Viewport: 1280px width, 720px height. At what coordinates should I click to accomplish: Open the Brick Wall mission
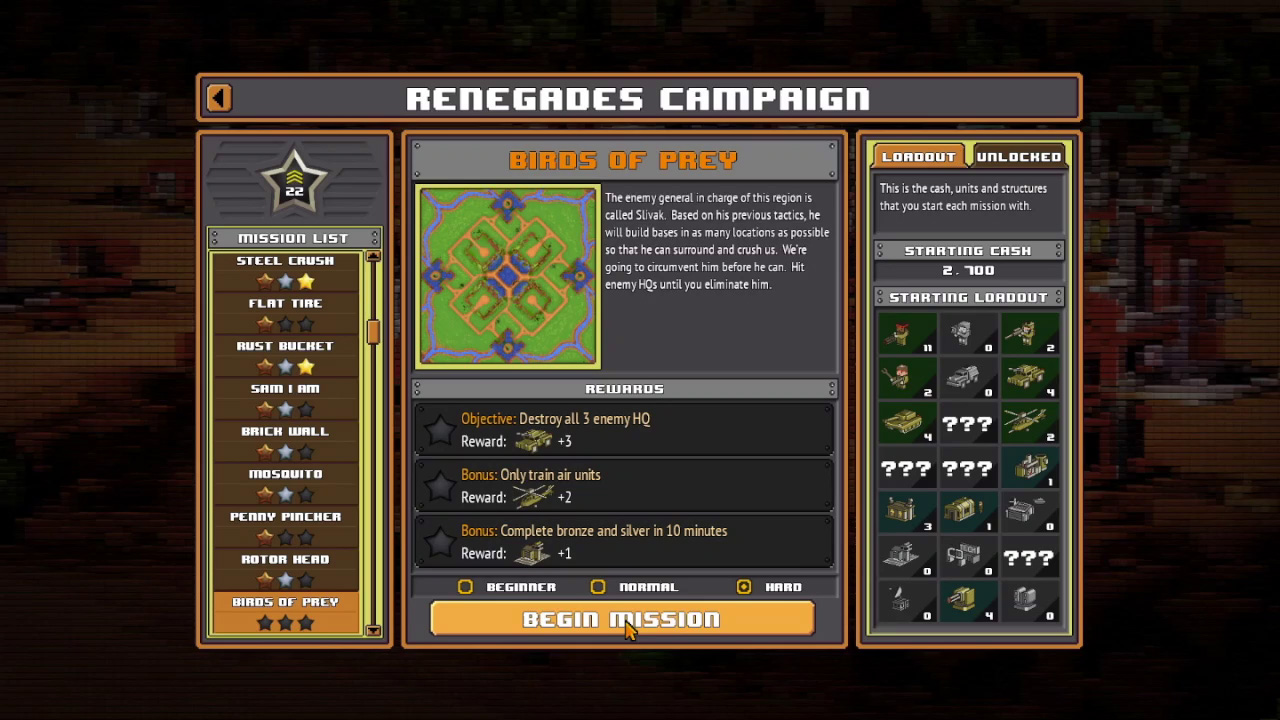tap(285, 441)
